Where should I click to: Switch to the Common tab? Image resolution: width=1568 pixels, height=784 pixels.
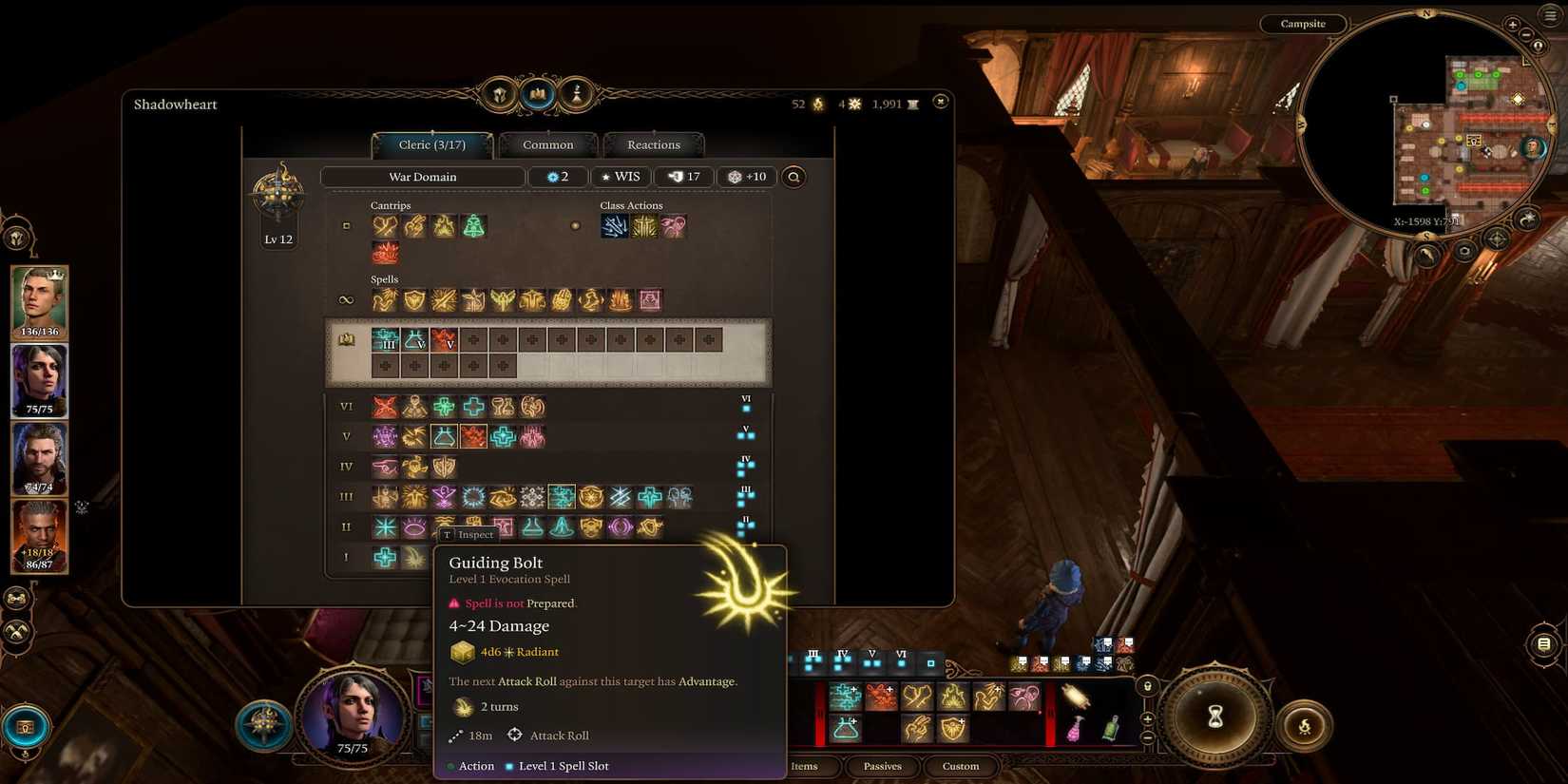548,144
